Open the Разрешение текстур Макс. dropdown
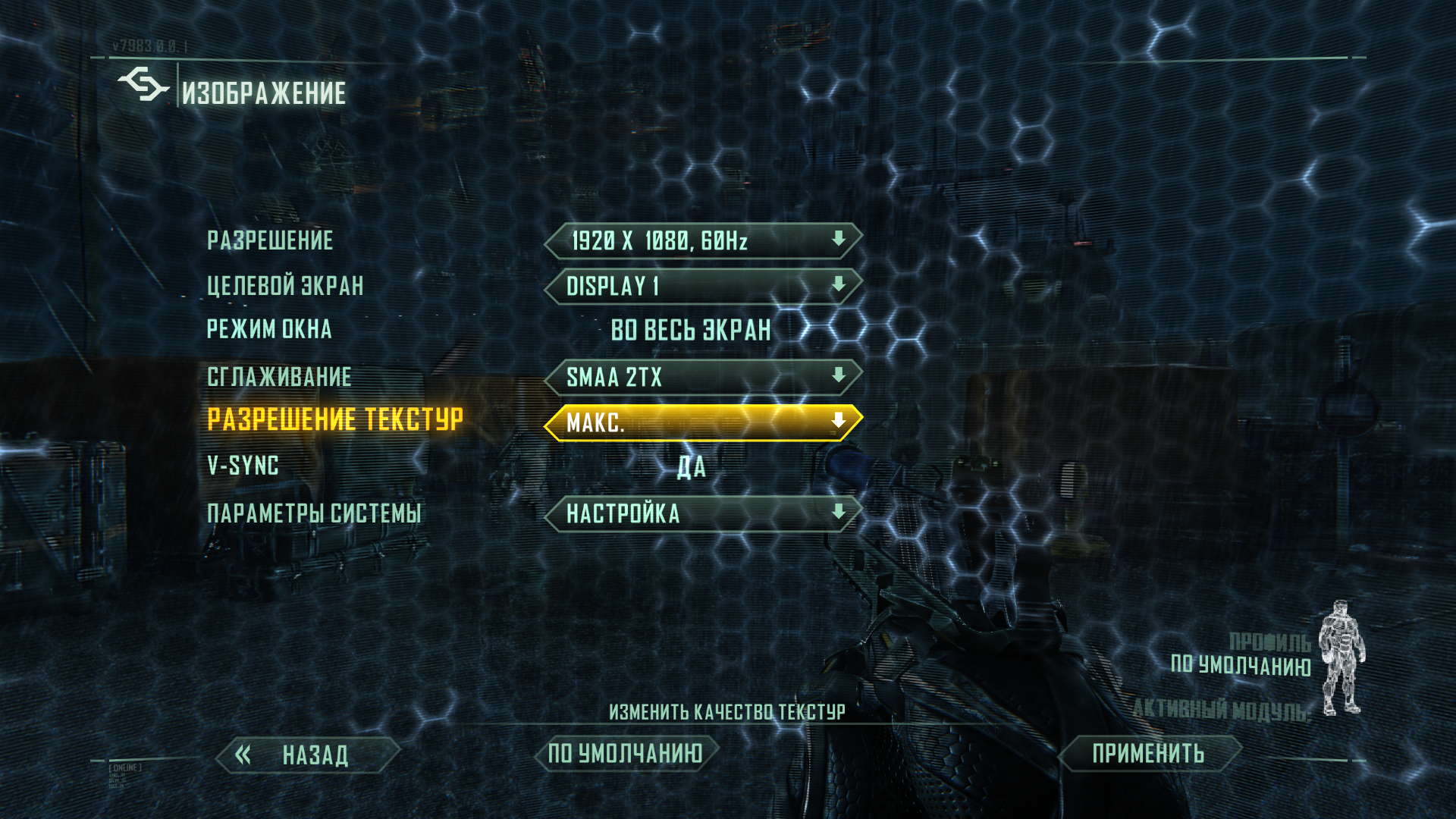Image resolution: width=1456 pixels, height=819 pixels. point(703,422)
